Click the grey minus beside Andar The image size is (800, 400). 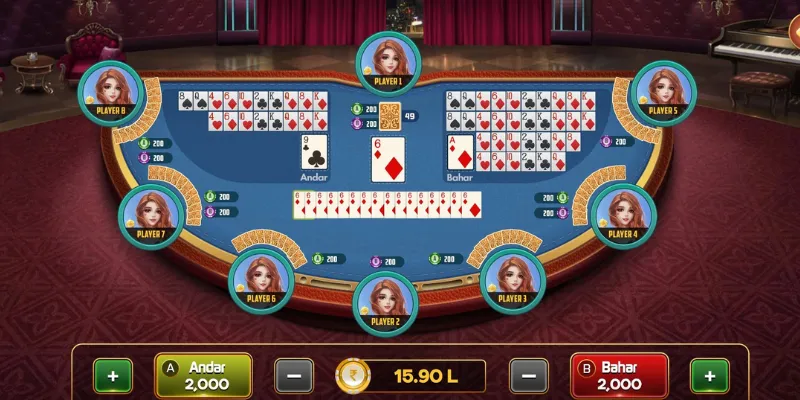point(293,376)
